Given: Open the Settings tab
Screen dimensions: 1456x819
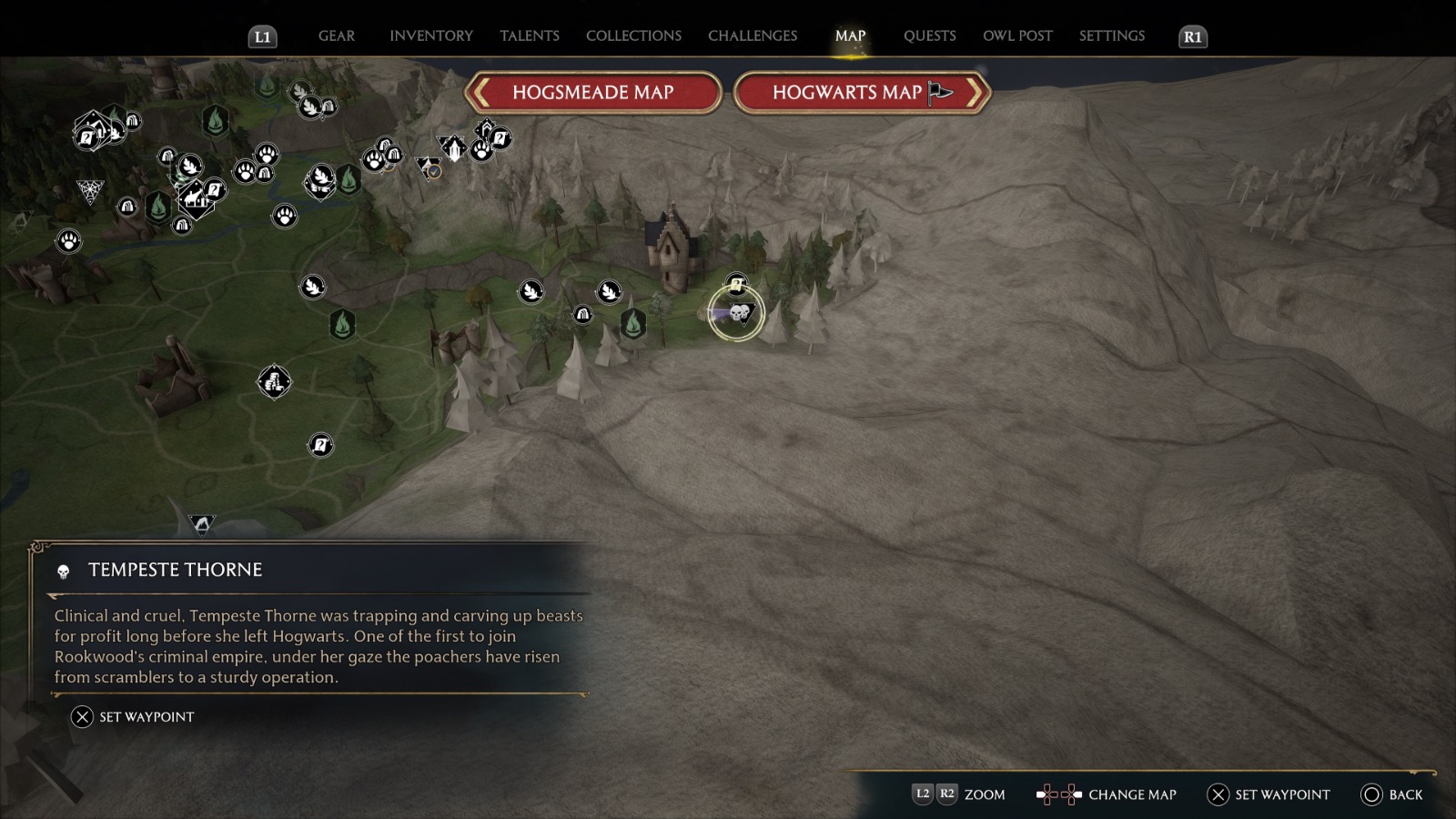Looking at the screenshot, I should [x=1111, y=36].
